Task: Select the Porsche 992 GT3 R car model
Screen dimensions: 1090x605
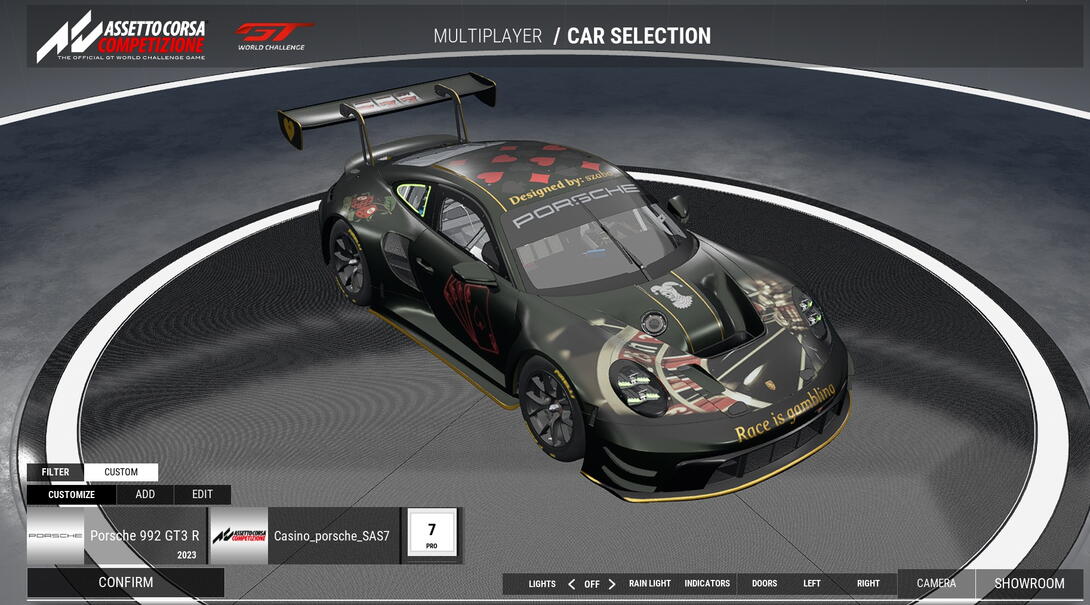Action: (x=116, y=536)
